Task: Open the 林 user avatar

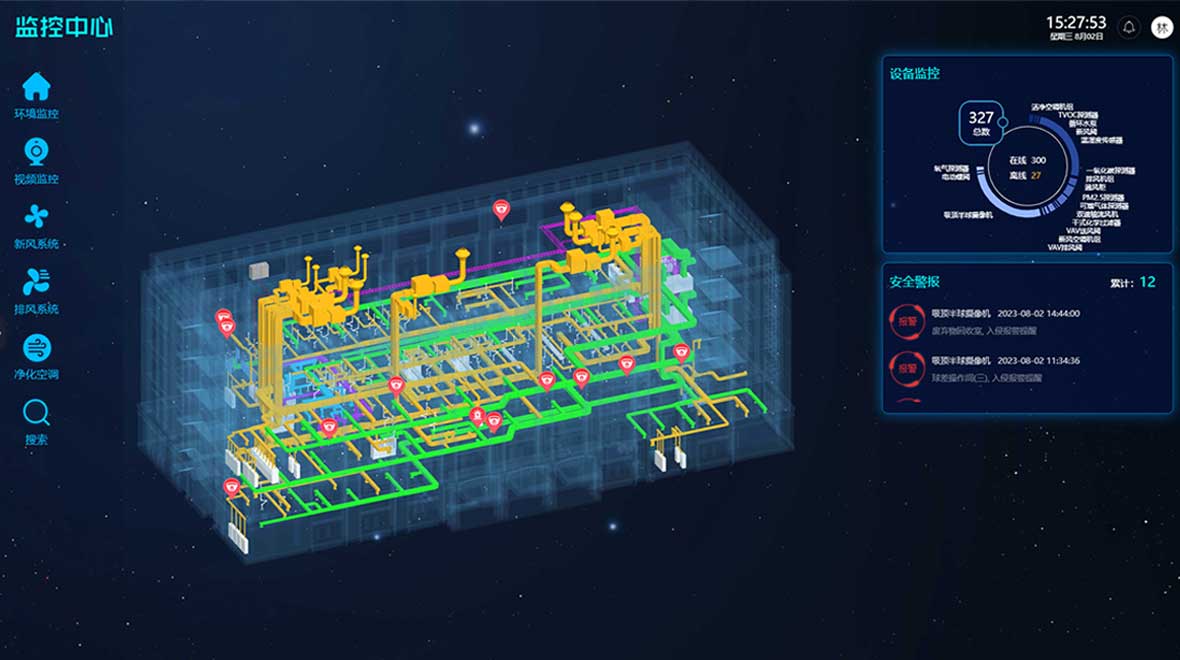Action: click(x=1162, y=27)
